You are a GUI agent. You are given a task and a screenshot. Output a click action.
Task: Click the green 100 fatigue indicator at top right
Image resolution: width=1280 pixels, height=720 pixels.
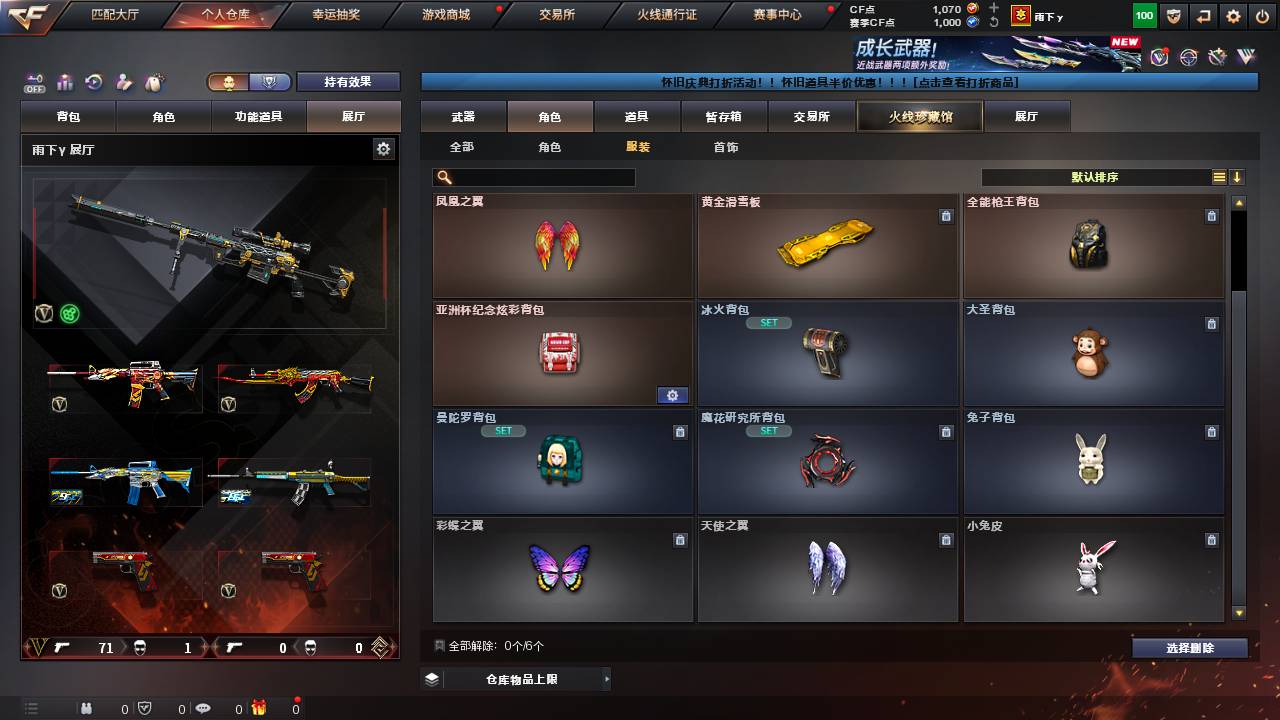point(1143,15)
